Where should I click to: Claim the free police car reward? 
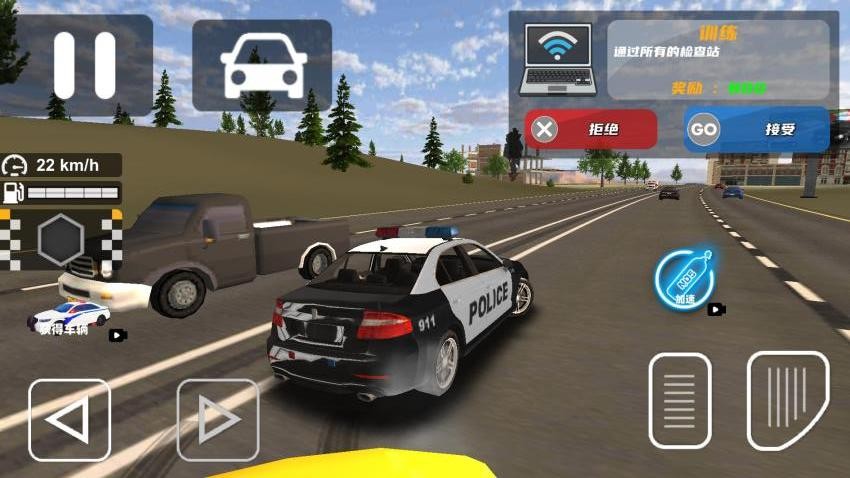point(68,317)
